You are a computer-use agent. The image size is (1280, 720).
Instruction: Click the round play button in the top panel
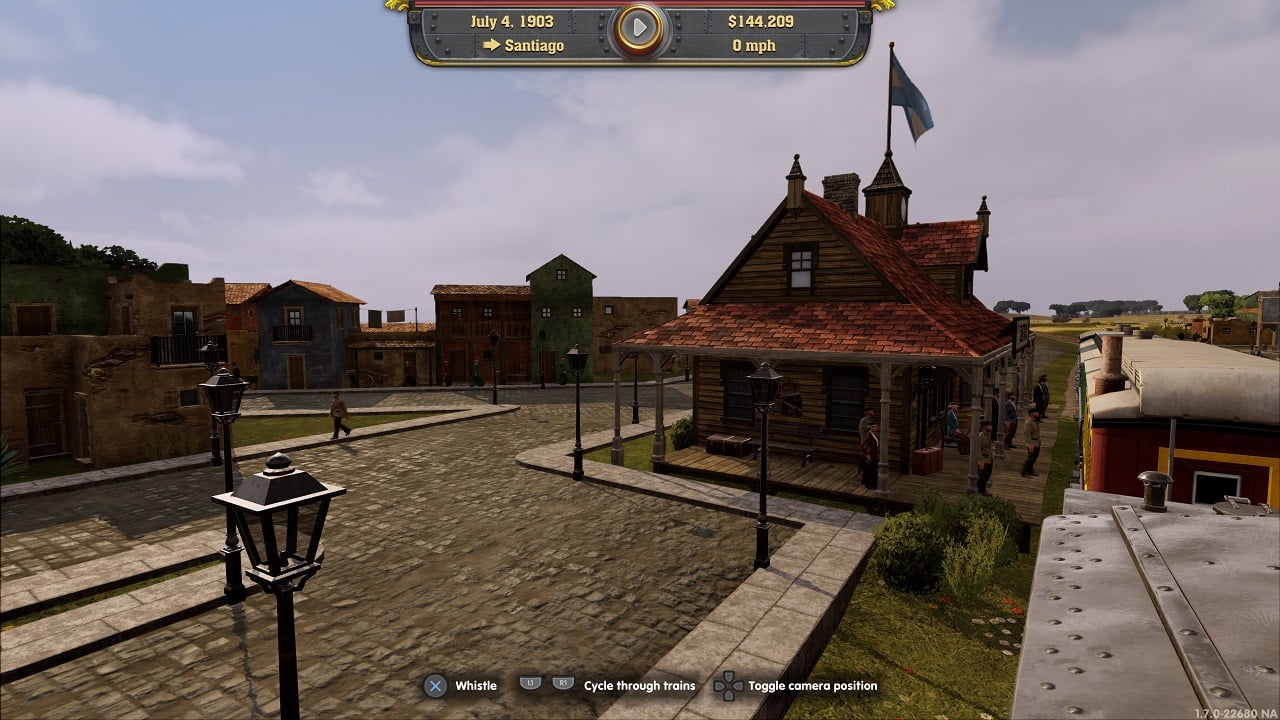(639, 30)
